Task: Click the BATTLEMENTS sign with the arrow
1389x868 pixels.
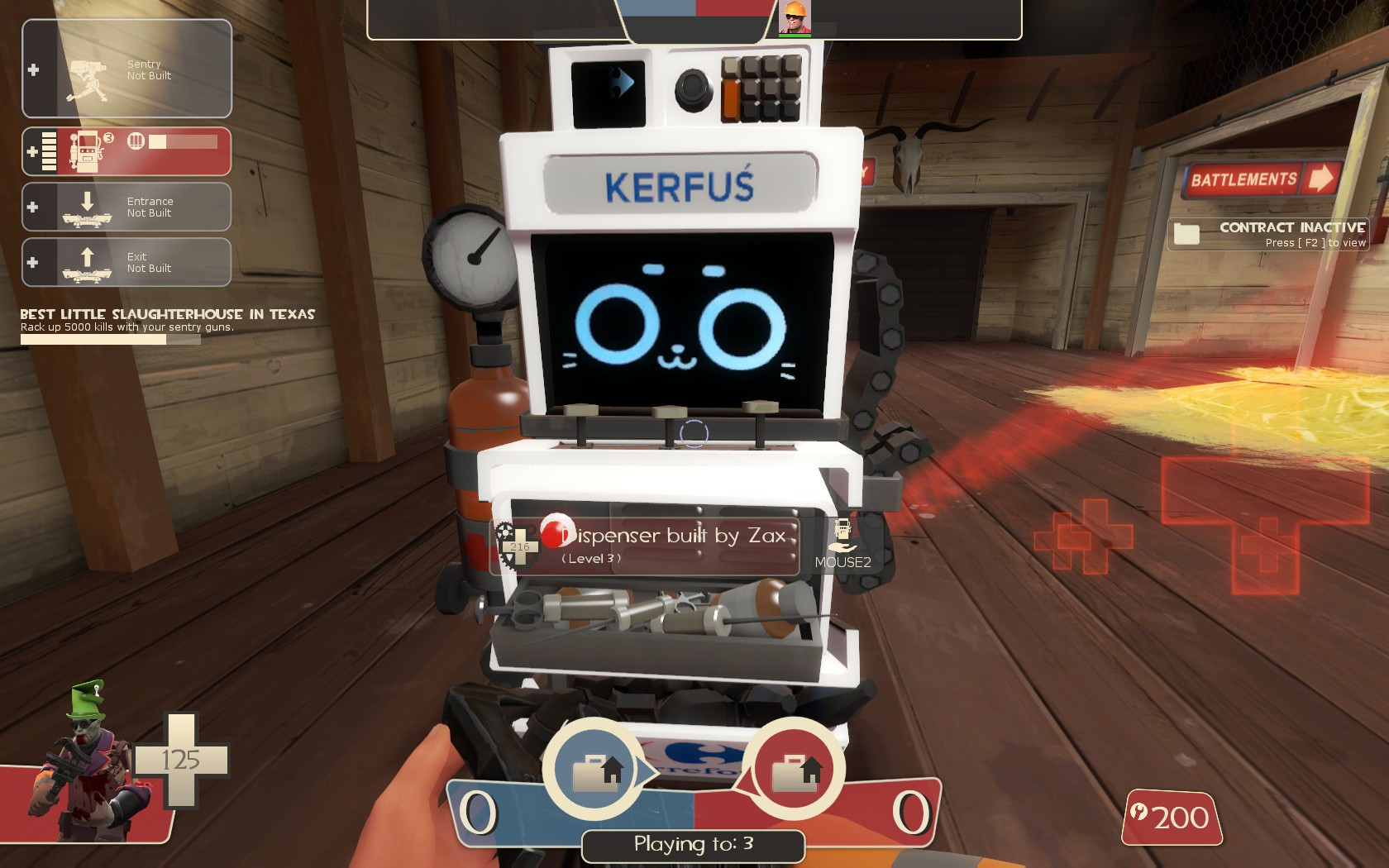Action: pos(1263,179)
